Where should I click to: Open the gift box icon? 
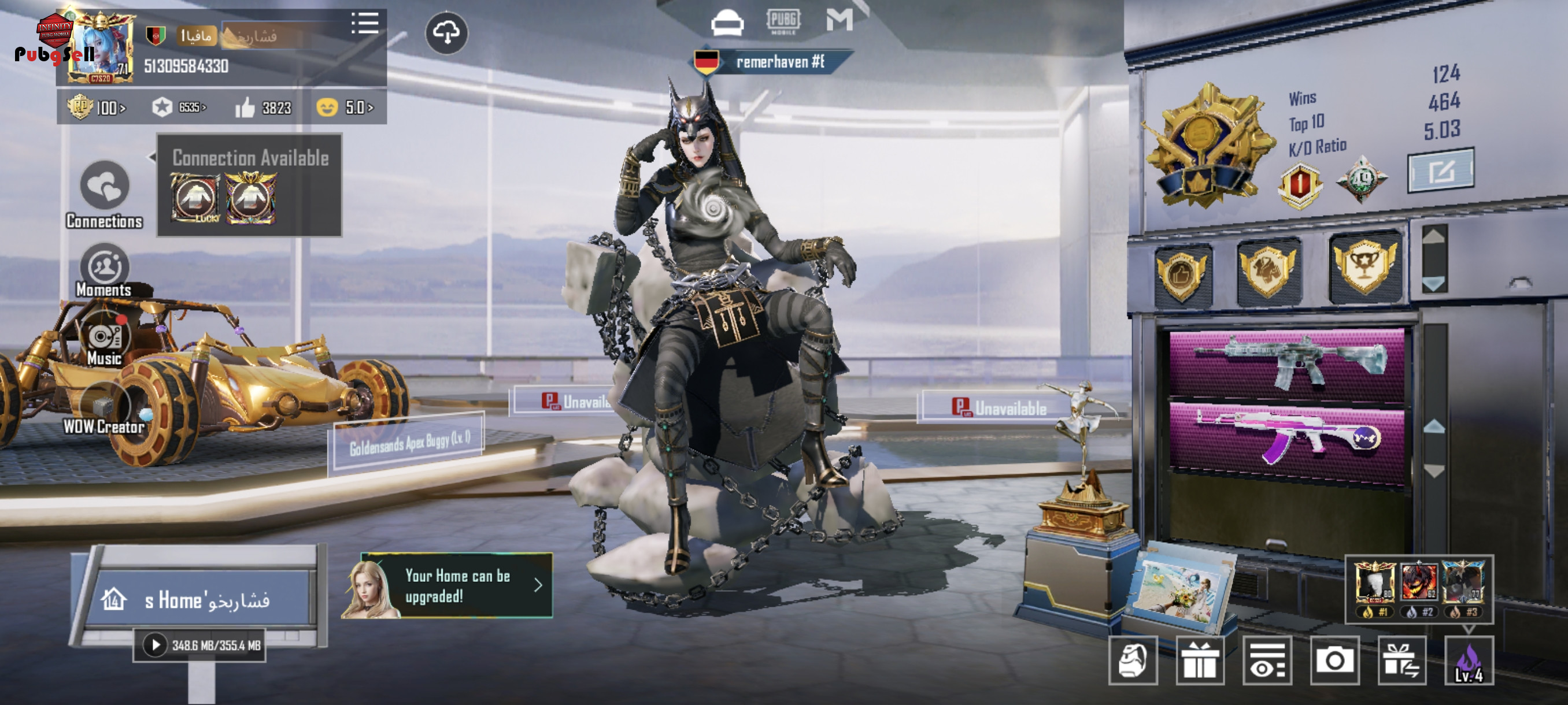pos(1200,661)
